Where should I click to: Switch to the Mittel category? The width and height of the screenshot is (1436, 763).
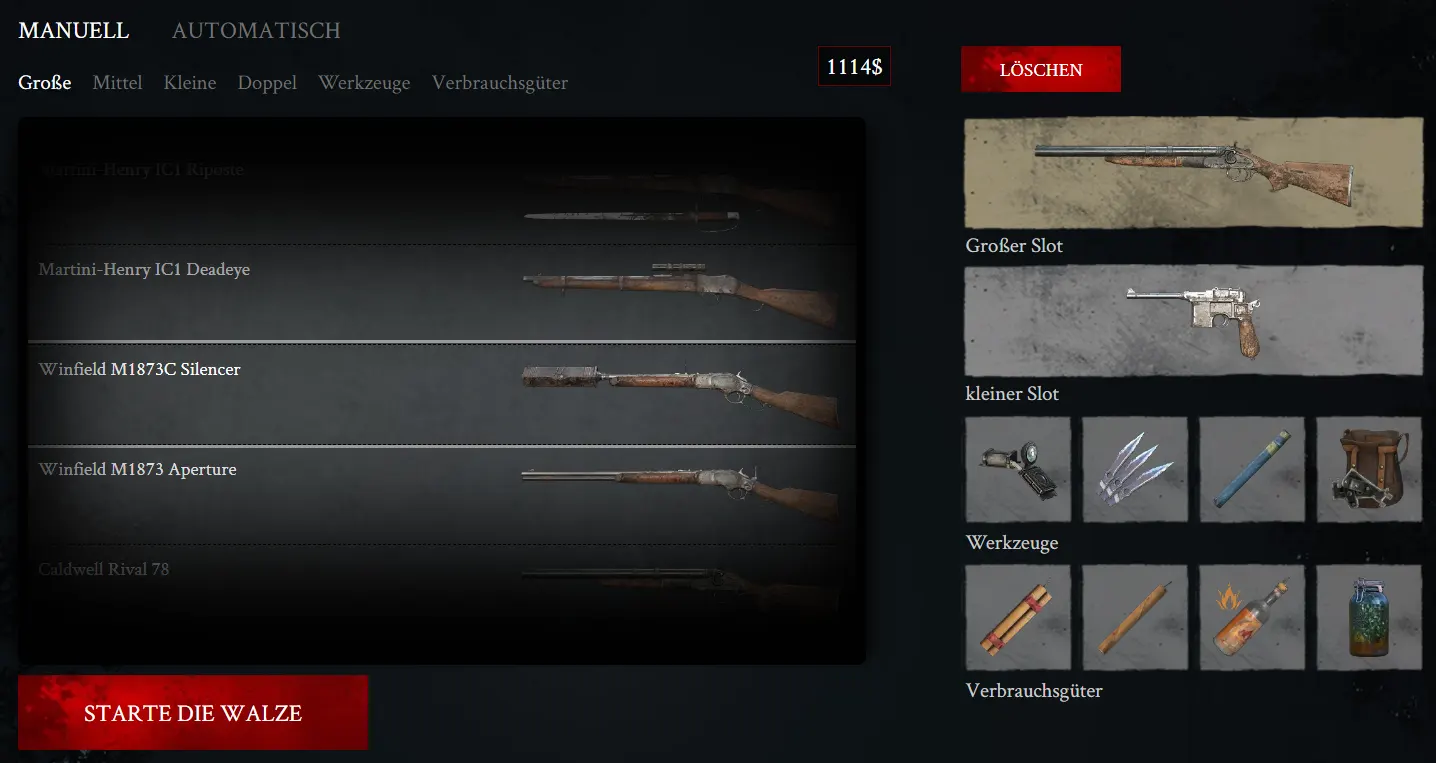point(117,83)
